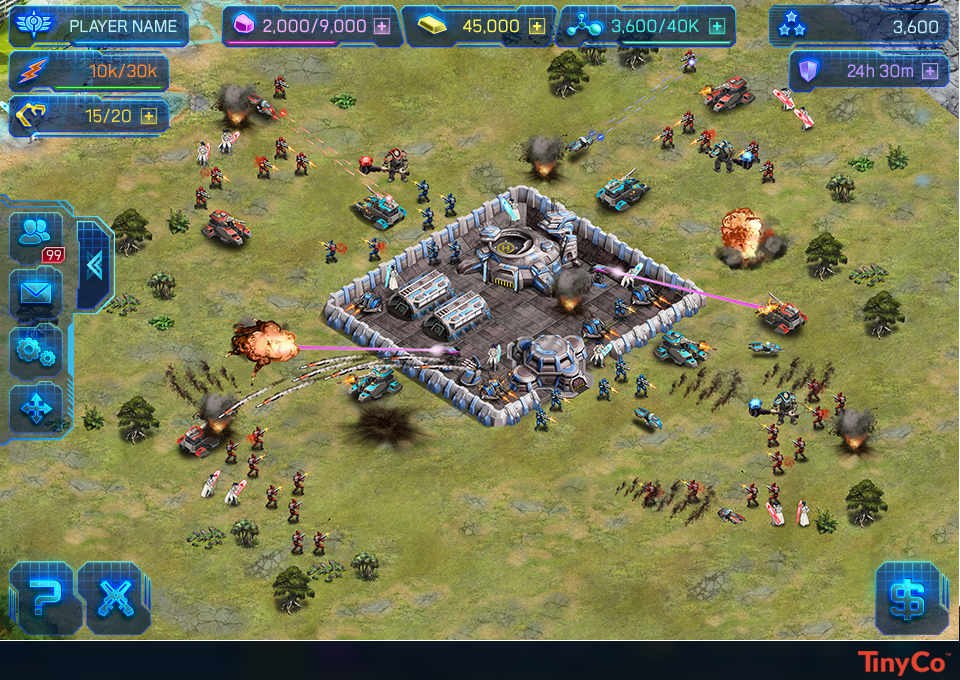
Task: Open the mail envelope inbox
Action: pos(36,292)
